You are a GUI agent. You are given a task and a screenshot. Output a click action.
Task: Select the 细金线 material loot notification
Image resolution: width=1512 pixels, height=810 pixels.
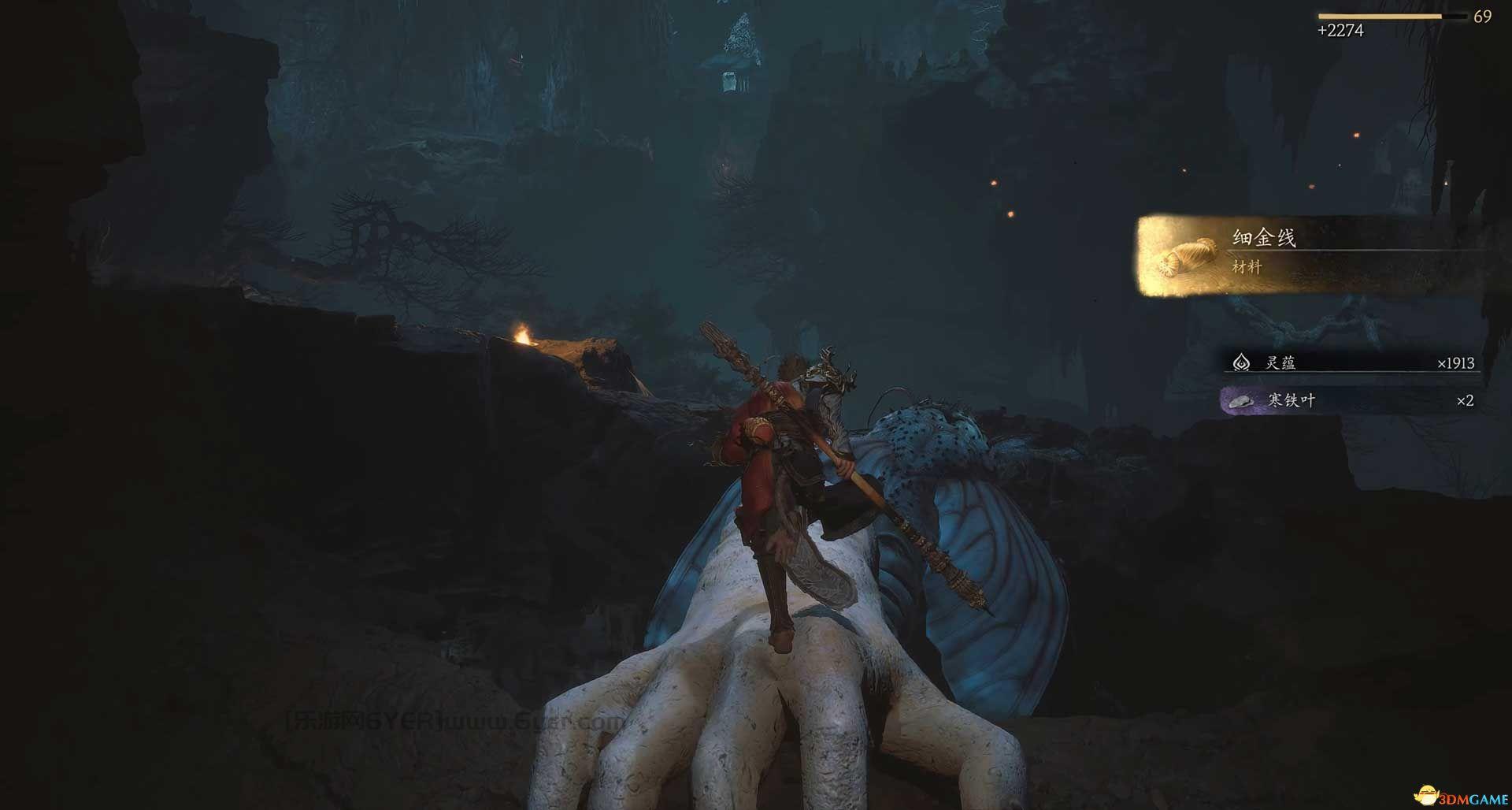point(1307,255)
